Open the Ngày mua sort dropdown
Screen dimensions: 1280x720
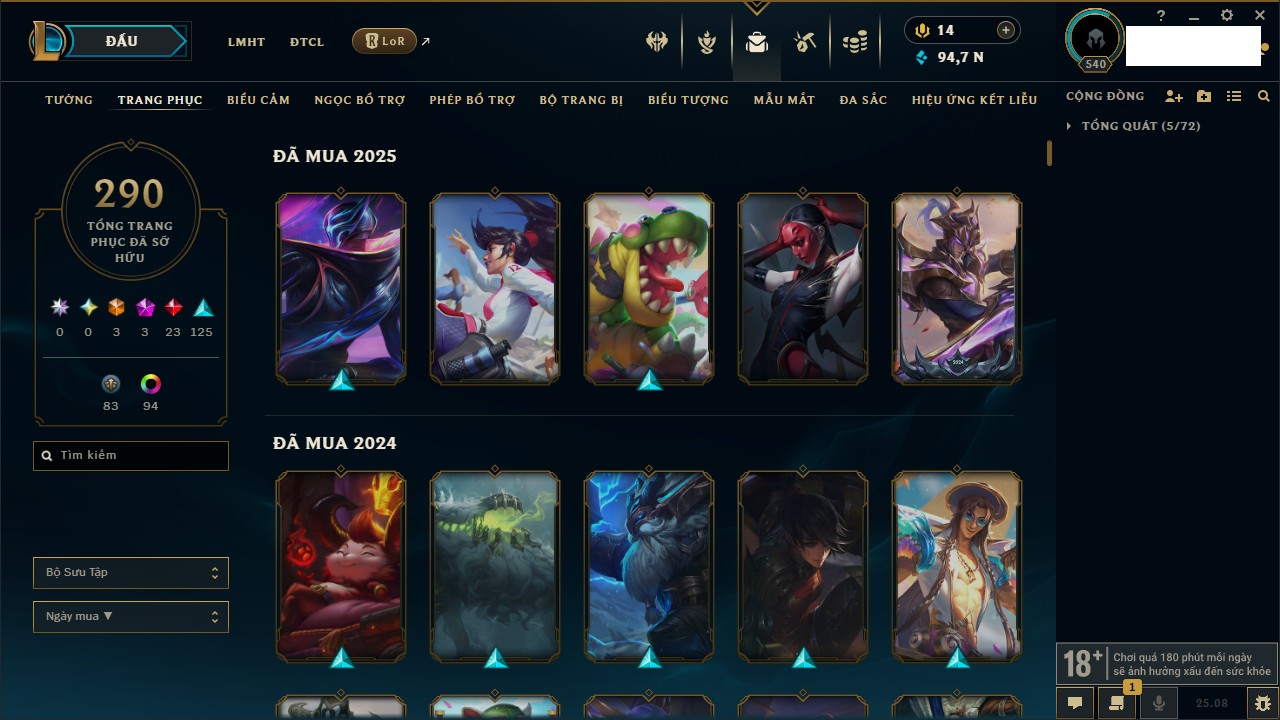coord(131,617)
